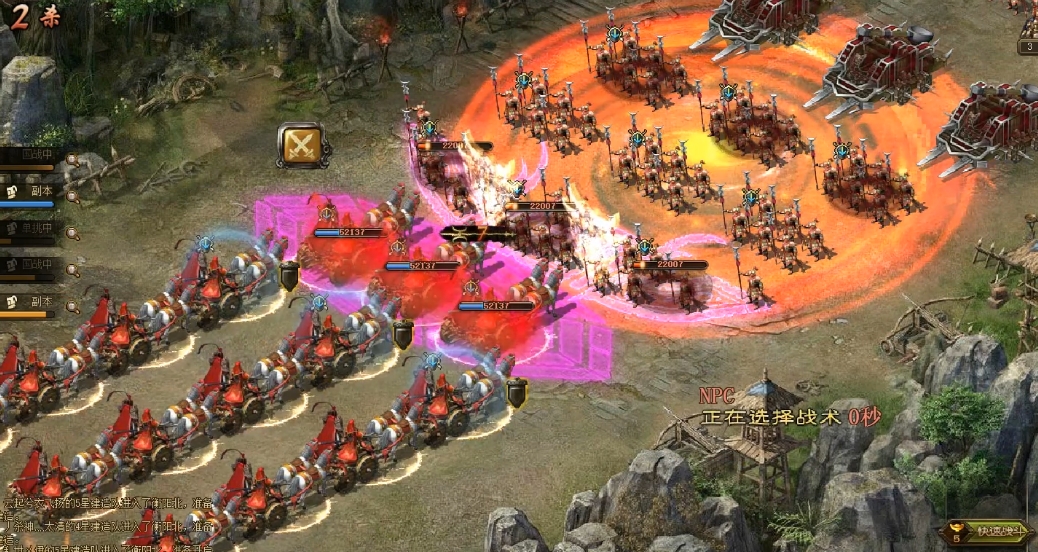The image size is (1038, 552).
Task: Open the magnifier beside 单挑中
Action: [72, 231]
